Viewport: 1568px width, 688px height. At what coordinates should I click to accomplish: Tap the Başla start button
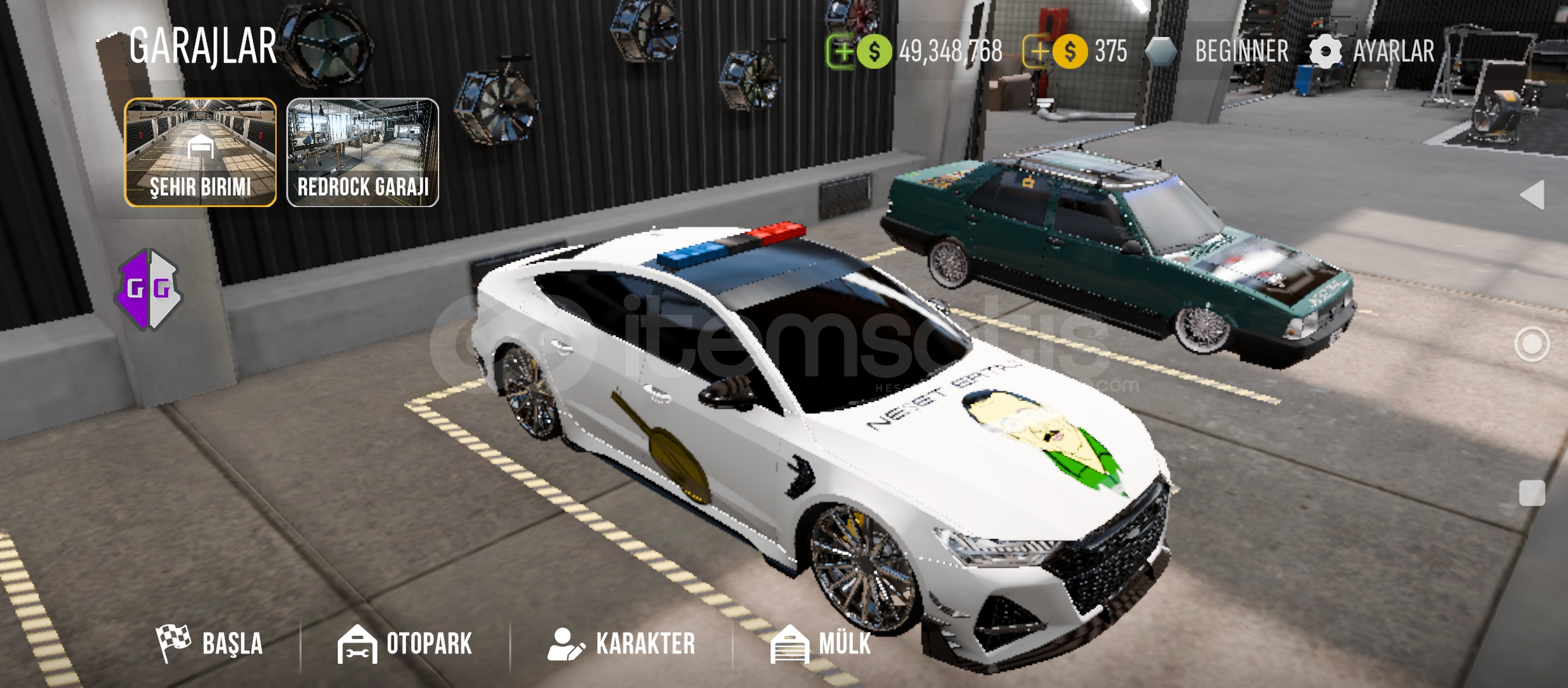point(210,643)
